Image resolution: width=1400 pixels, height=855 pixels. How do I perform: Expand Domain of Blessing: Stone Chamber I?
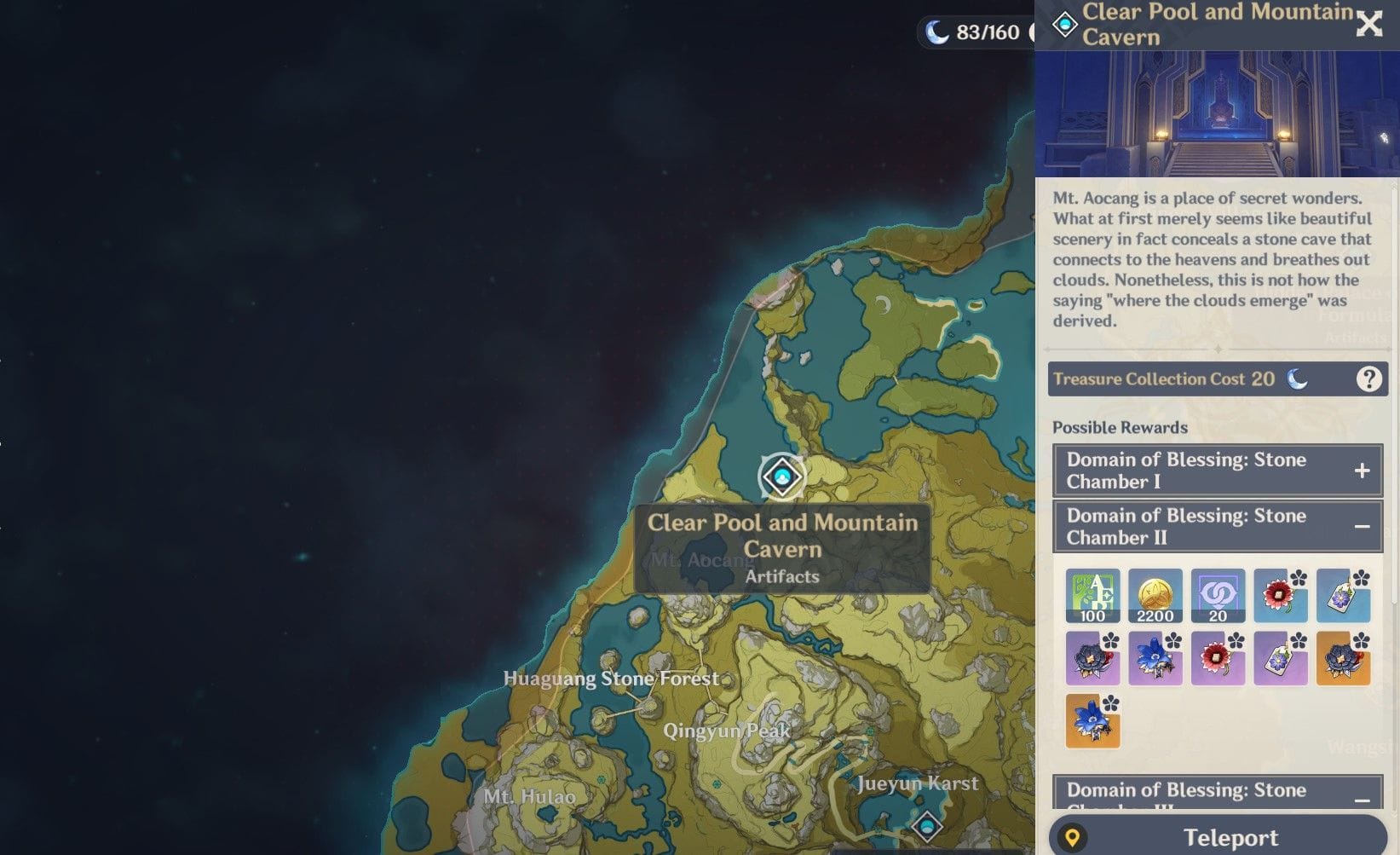1362,471
